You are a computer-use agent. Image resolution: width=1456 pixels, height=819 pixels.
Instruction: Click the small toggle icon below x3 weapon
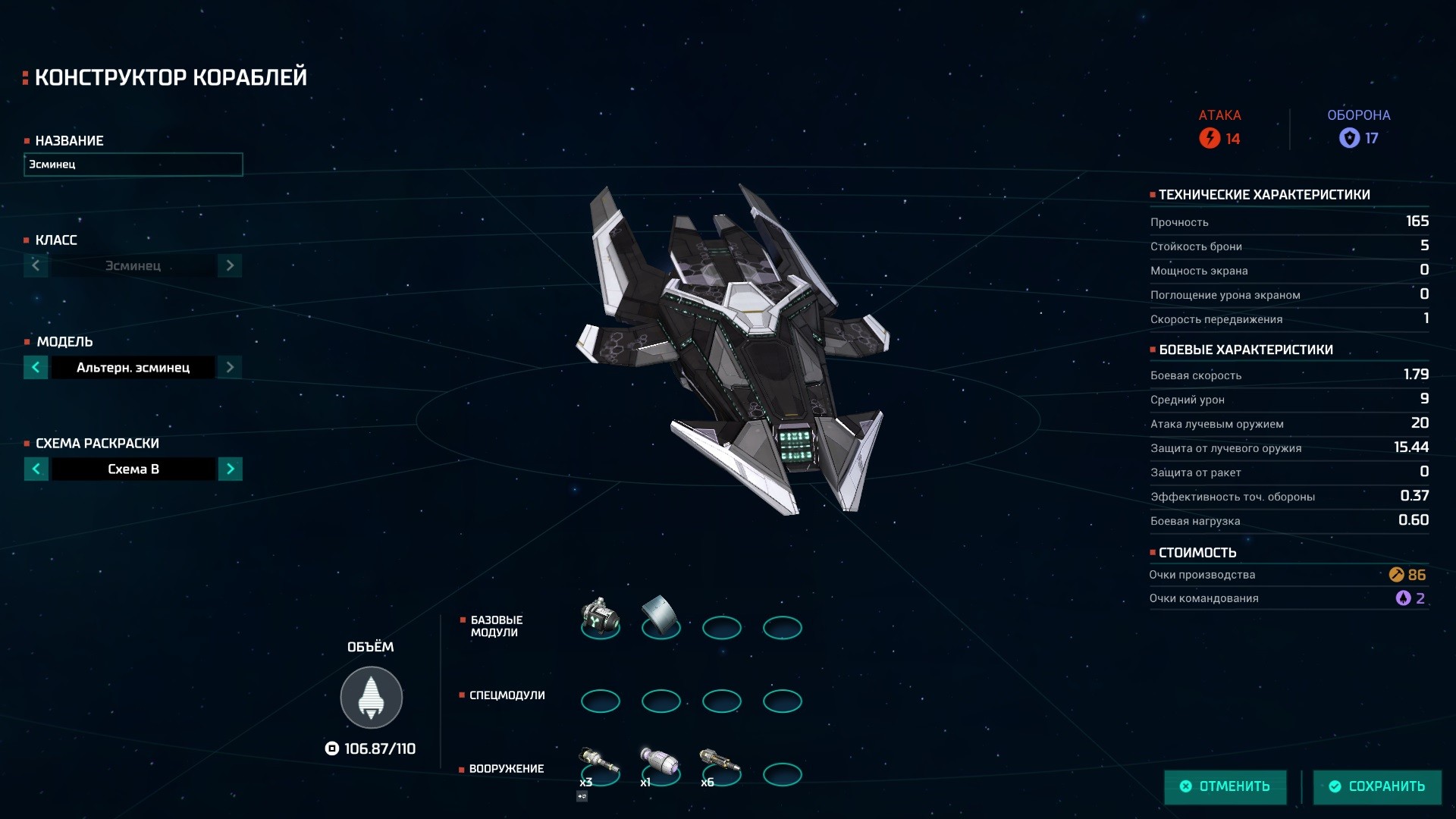[x=582, y=796]
